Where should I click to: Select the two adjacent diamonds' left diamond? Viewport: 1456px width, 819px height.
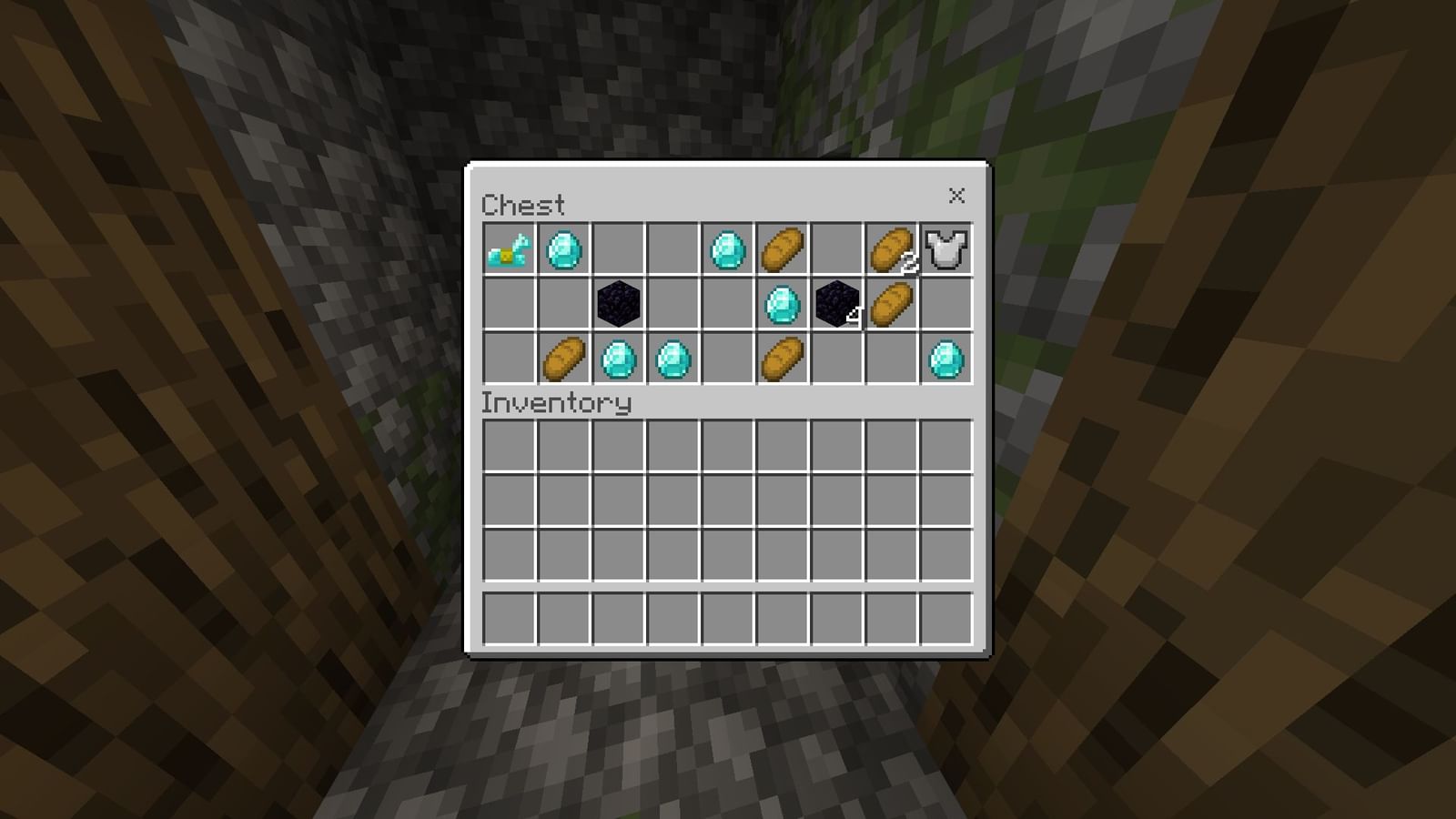click(x=617, y=359)
